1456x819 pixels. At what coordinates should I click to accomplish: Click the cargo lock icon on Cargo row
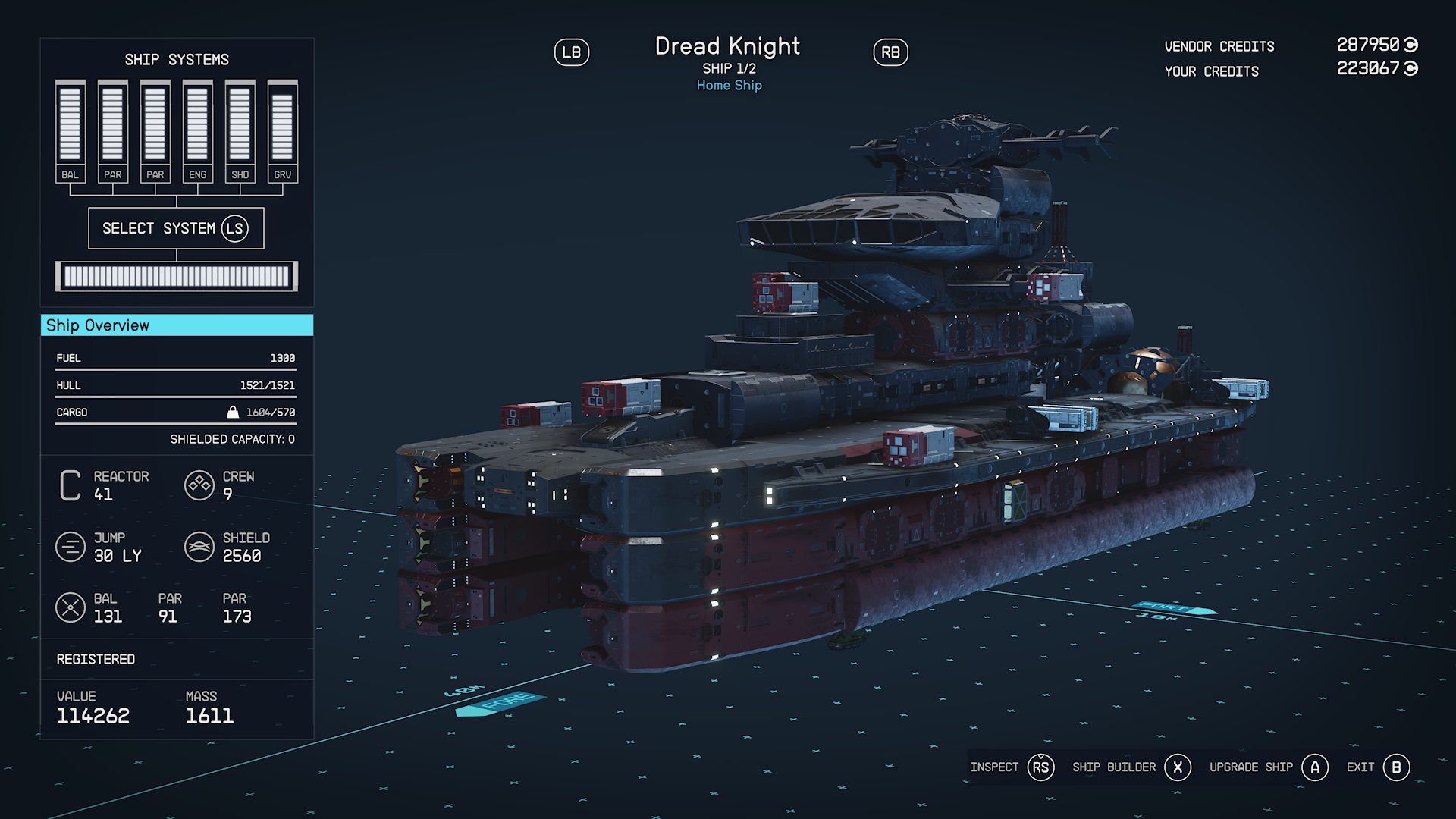(231, 411)
